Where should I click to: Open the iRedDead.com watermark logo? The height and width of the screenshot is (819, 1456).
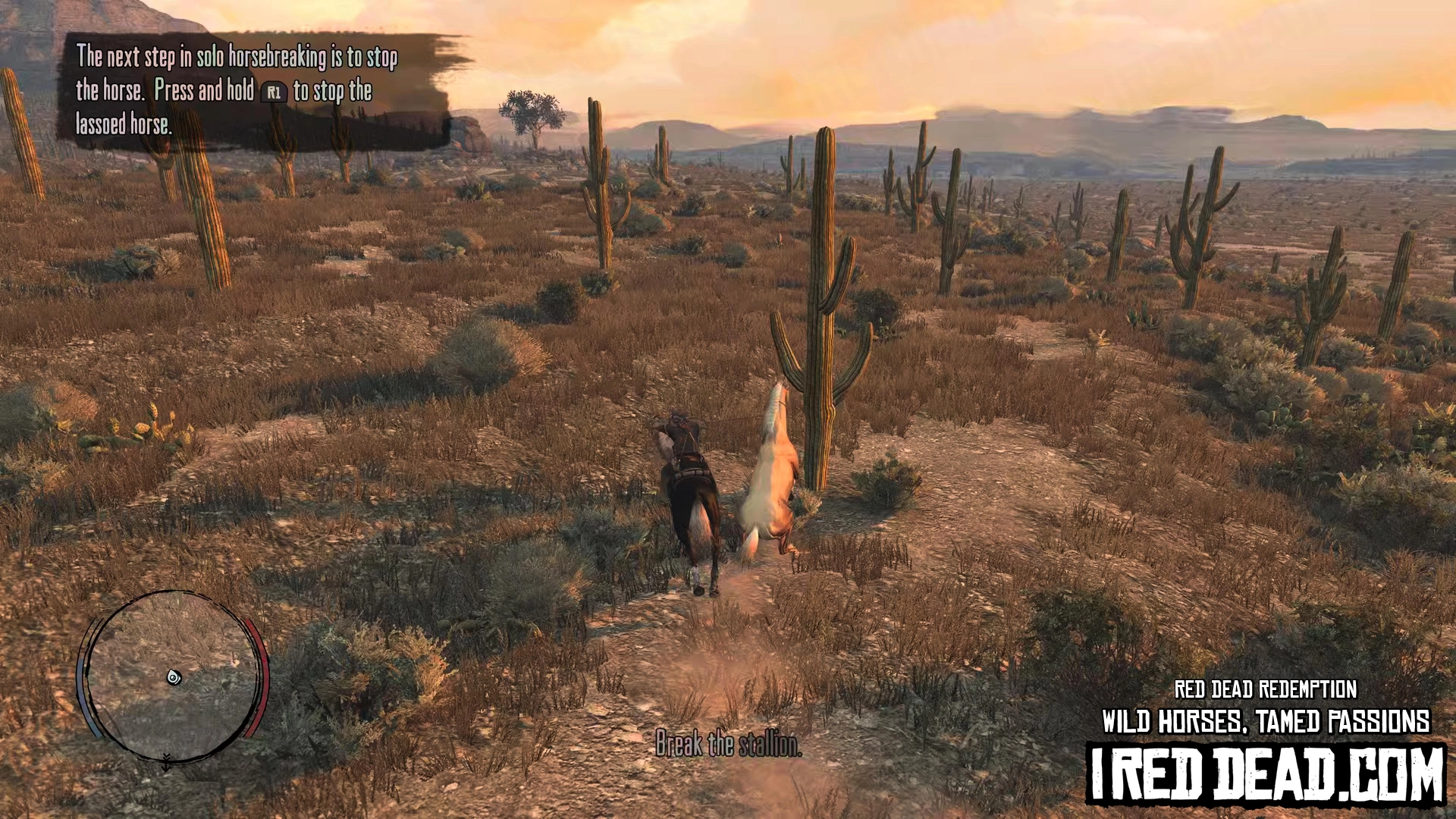coord(1266,774)
